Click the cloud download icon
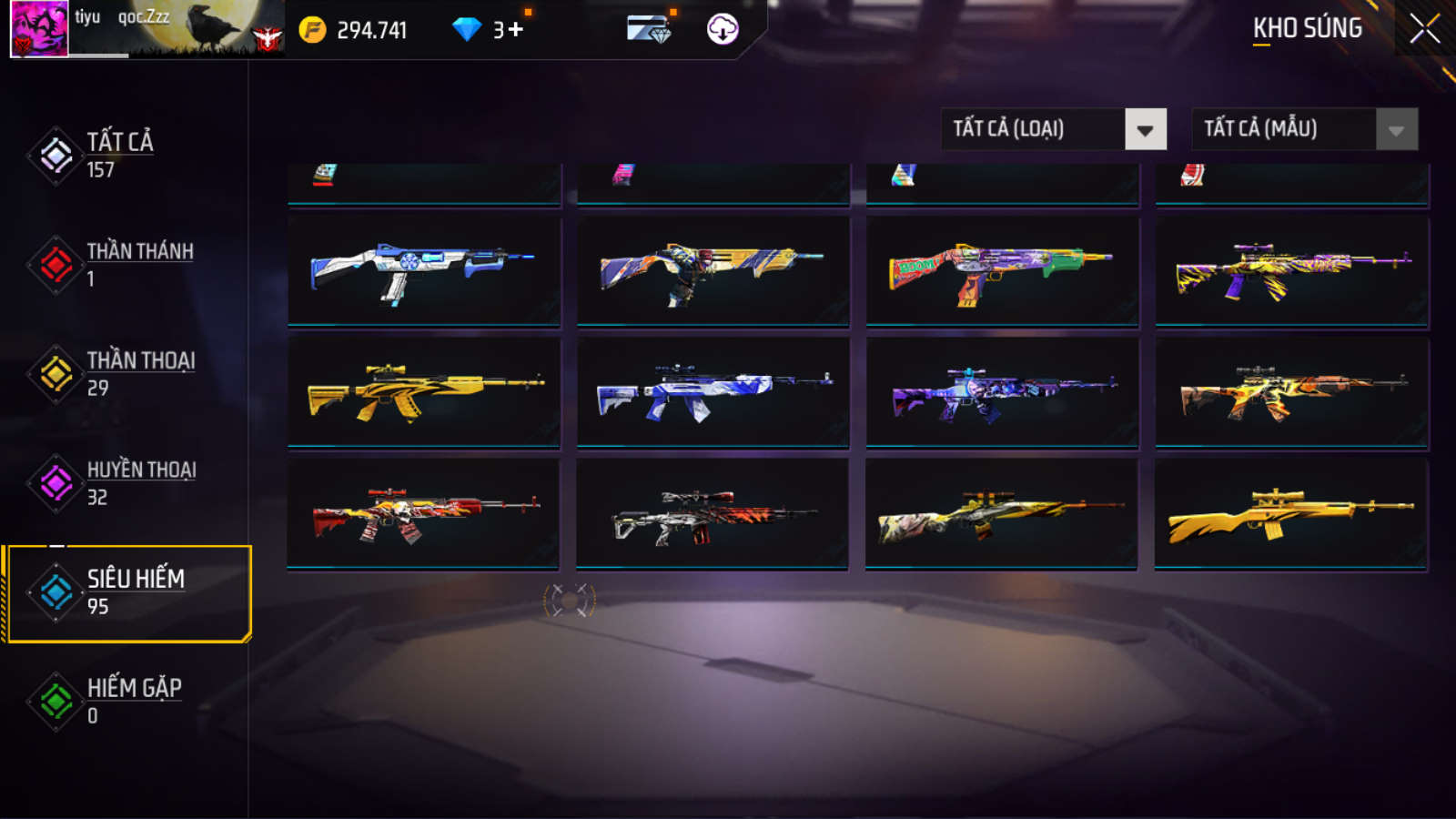 pos(723,29)
